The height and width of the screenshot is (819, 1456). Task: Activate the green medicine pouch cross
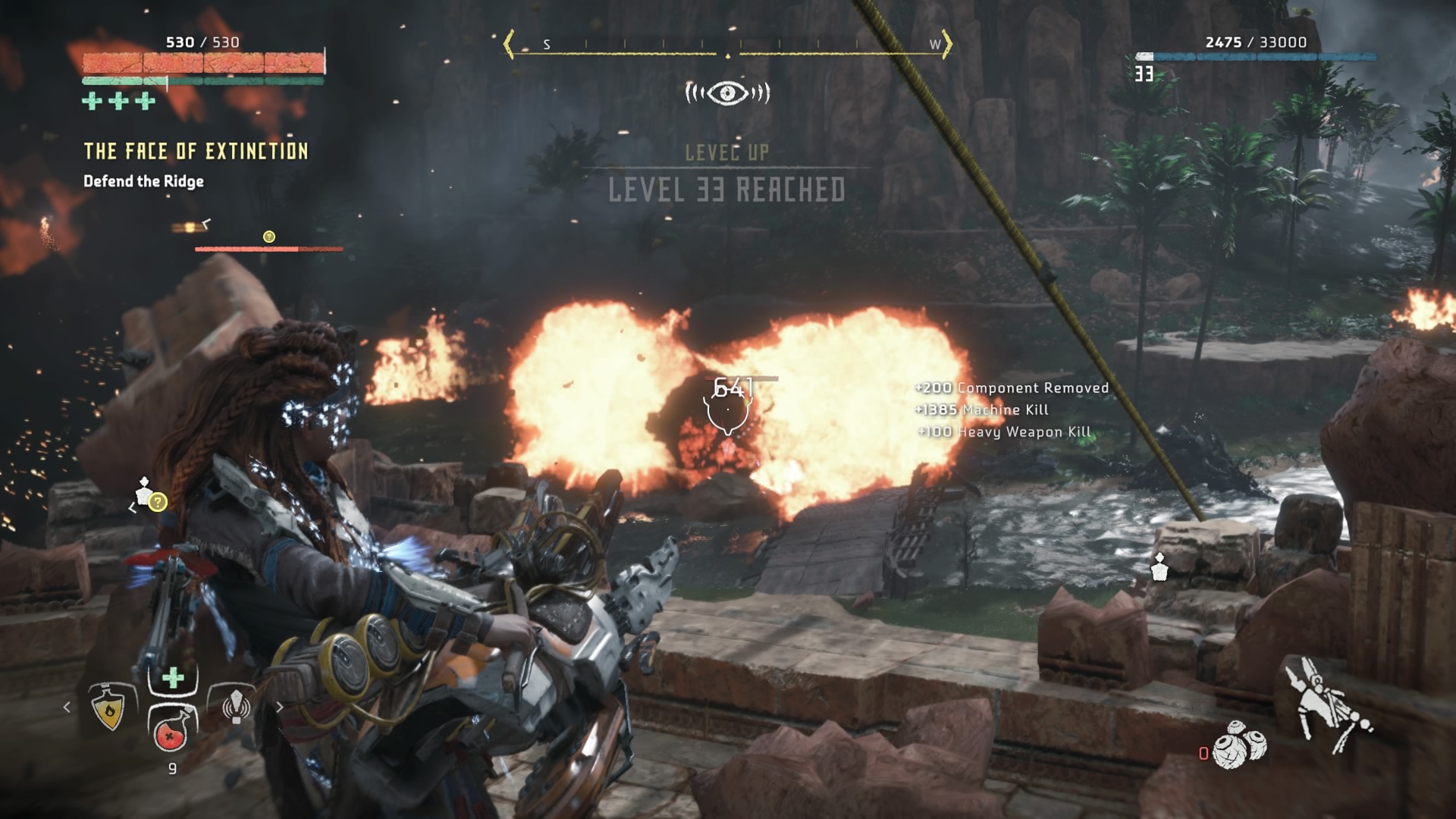(x=173, y=677)
